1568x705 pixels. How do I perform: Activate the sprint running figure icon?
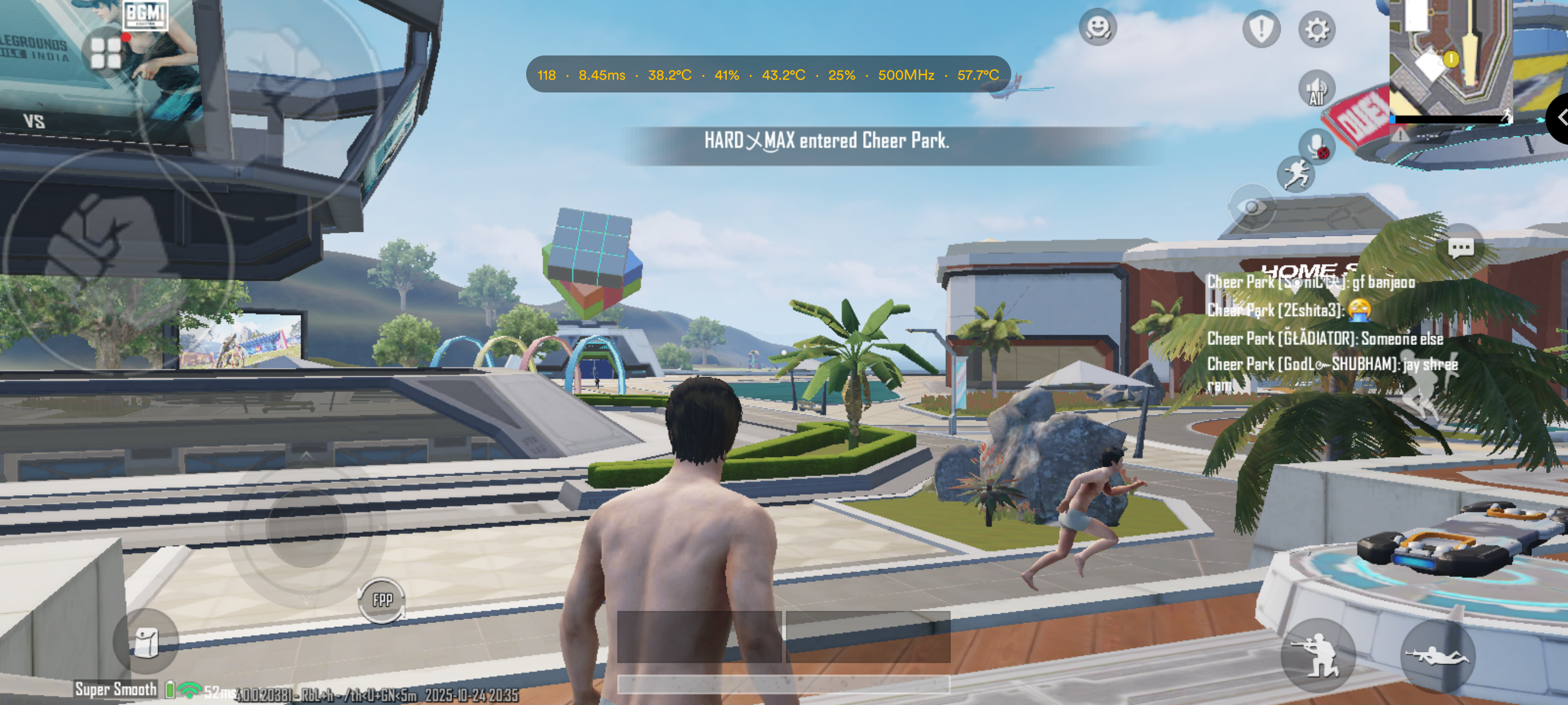point(1295,175)
